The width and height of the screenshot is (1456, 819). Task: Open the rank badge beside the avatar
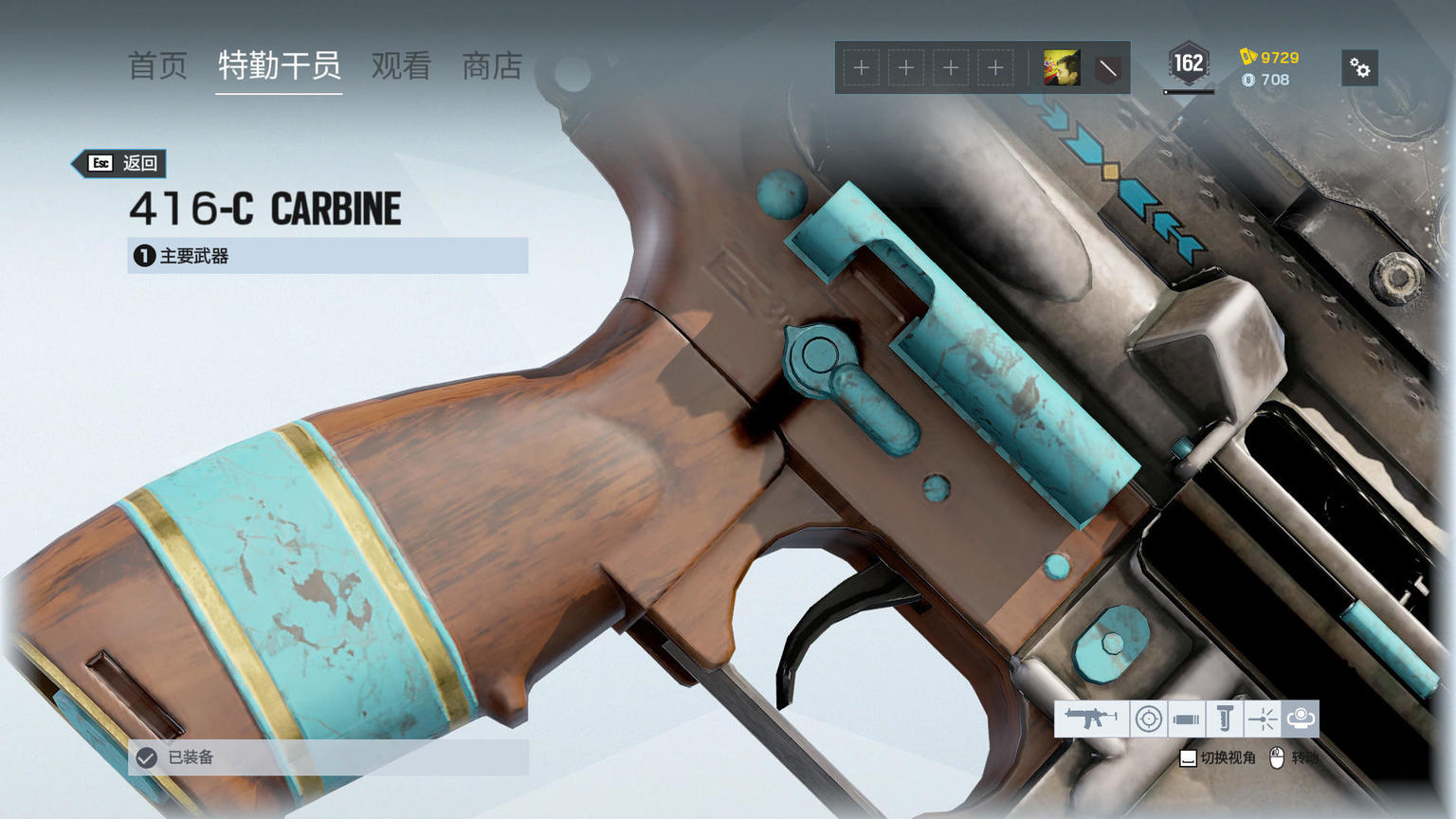pyautogui.click(x=1107, y=68)
